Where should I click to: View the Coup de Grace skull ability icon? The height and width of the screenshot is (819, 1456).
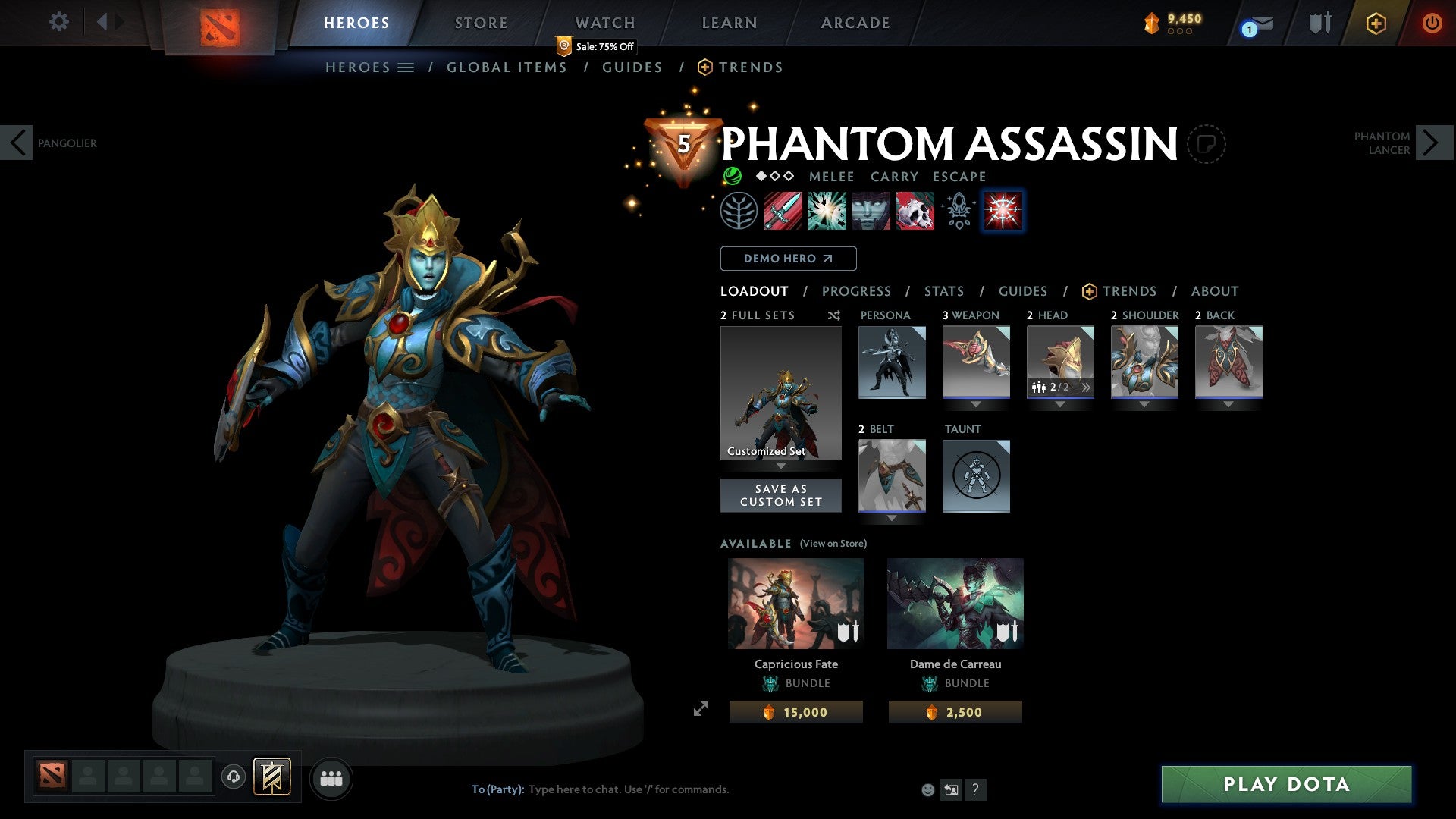coord(914,211)
